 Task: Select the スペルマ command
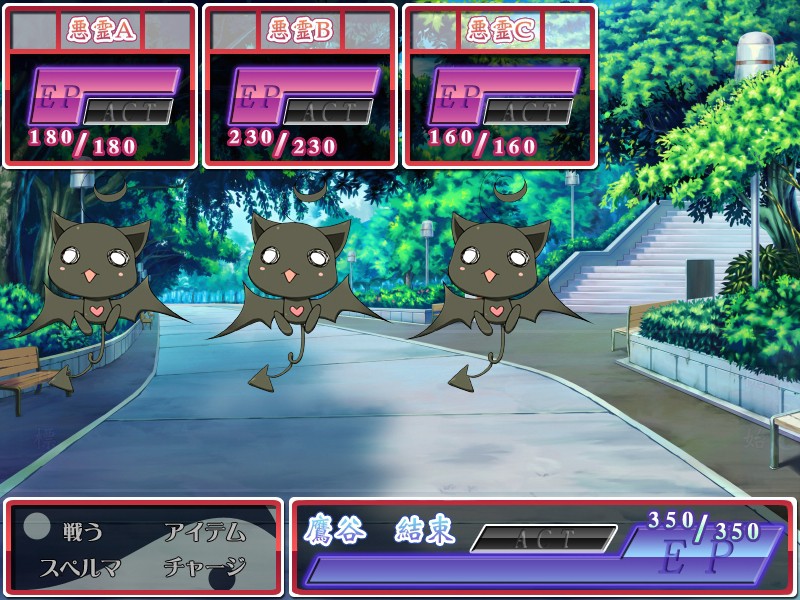80,567
